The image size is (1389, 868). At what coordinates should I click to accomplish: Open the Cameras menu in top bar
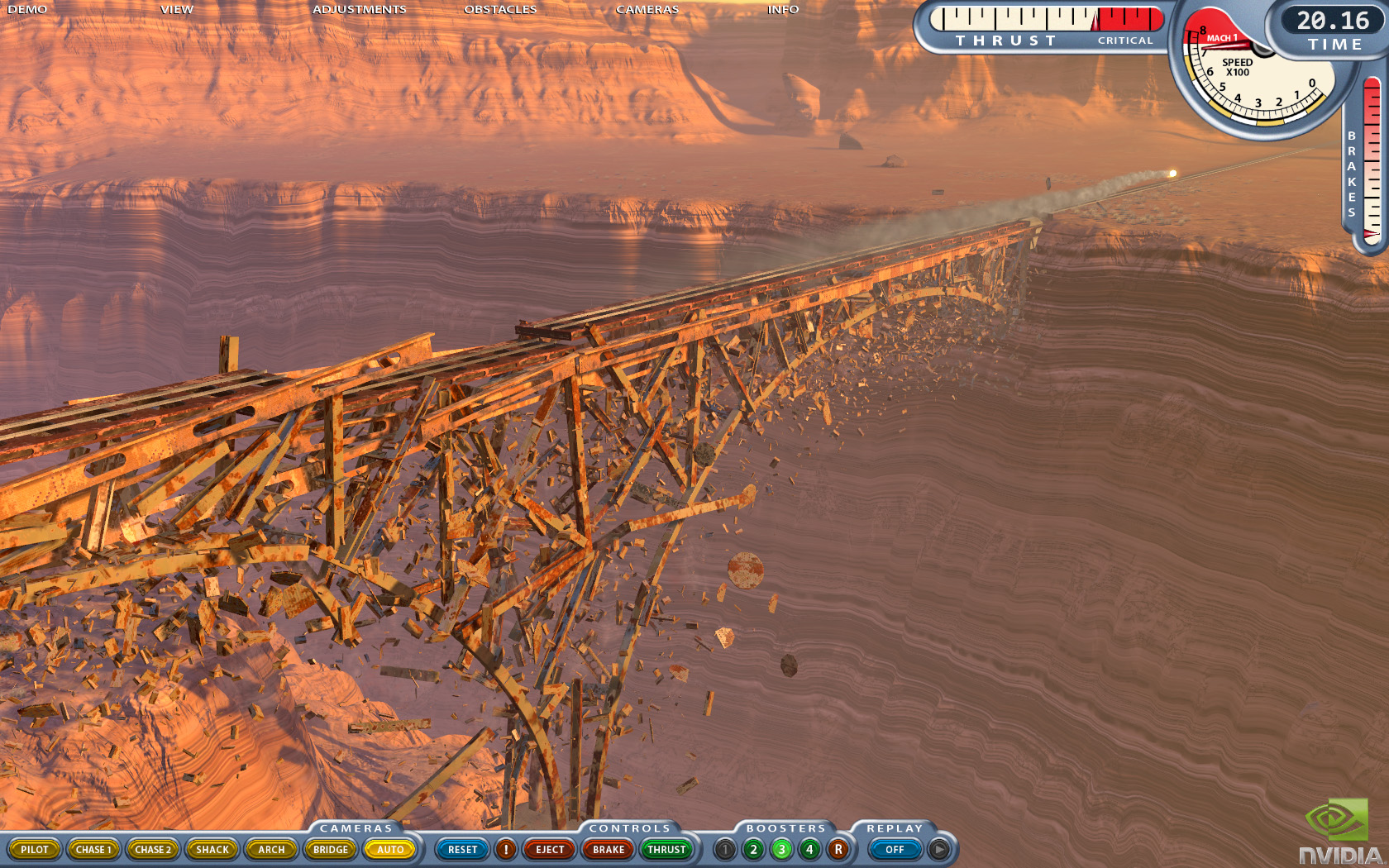tap(647, 10)
